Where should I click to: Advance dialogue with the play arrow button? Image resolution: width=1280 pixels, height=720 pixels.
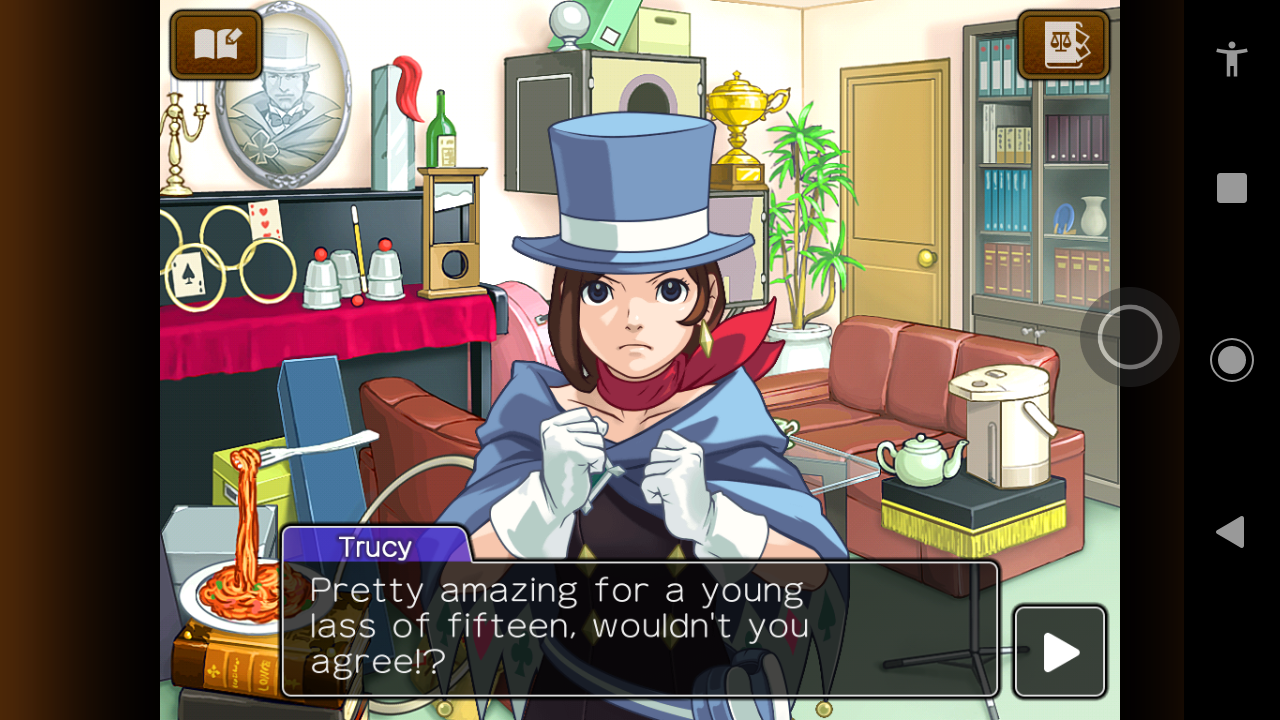[1060, 652]
